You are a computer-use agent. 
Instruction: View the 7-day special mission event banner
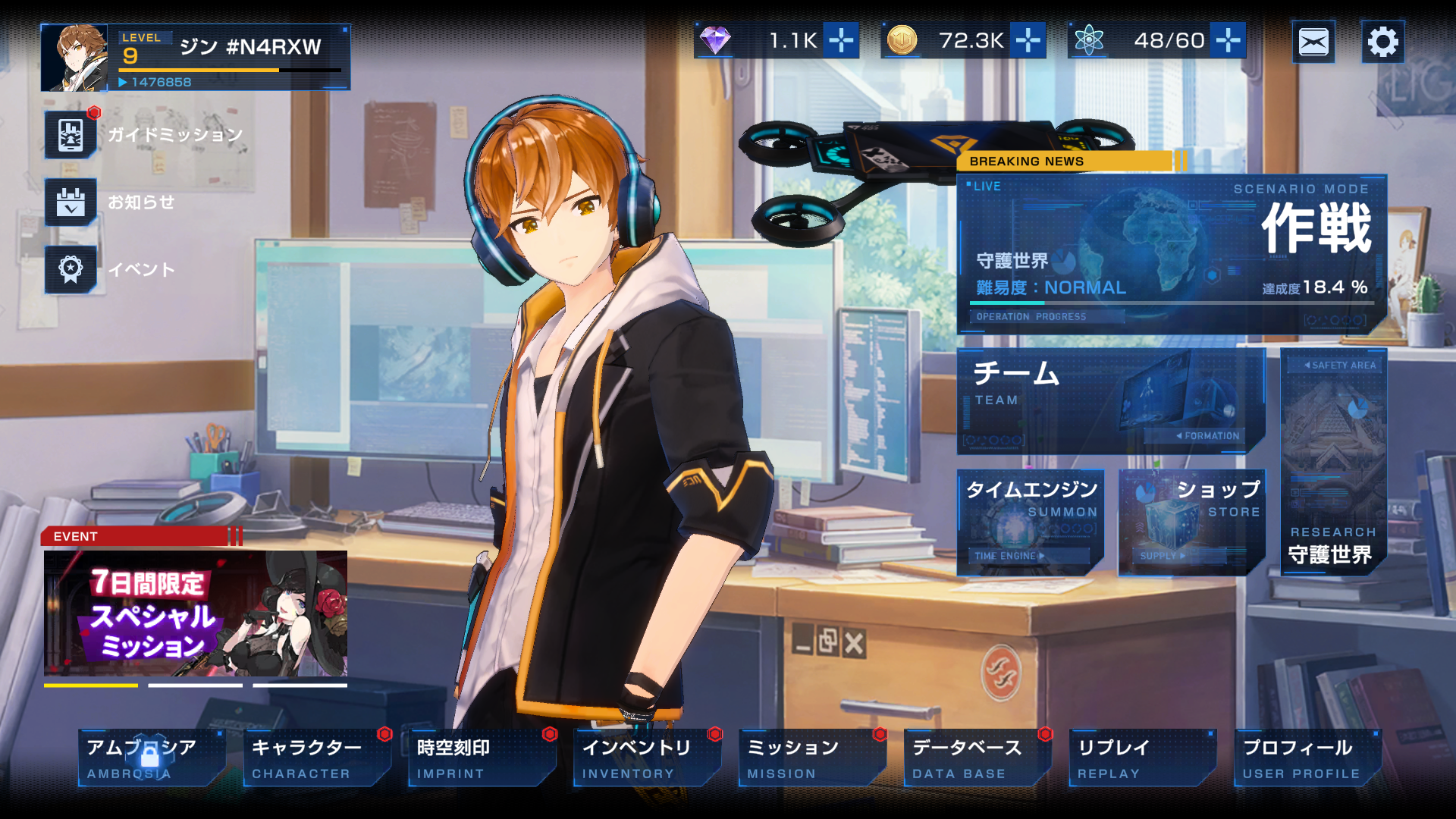click(x=196, y=613)
